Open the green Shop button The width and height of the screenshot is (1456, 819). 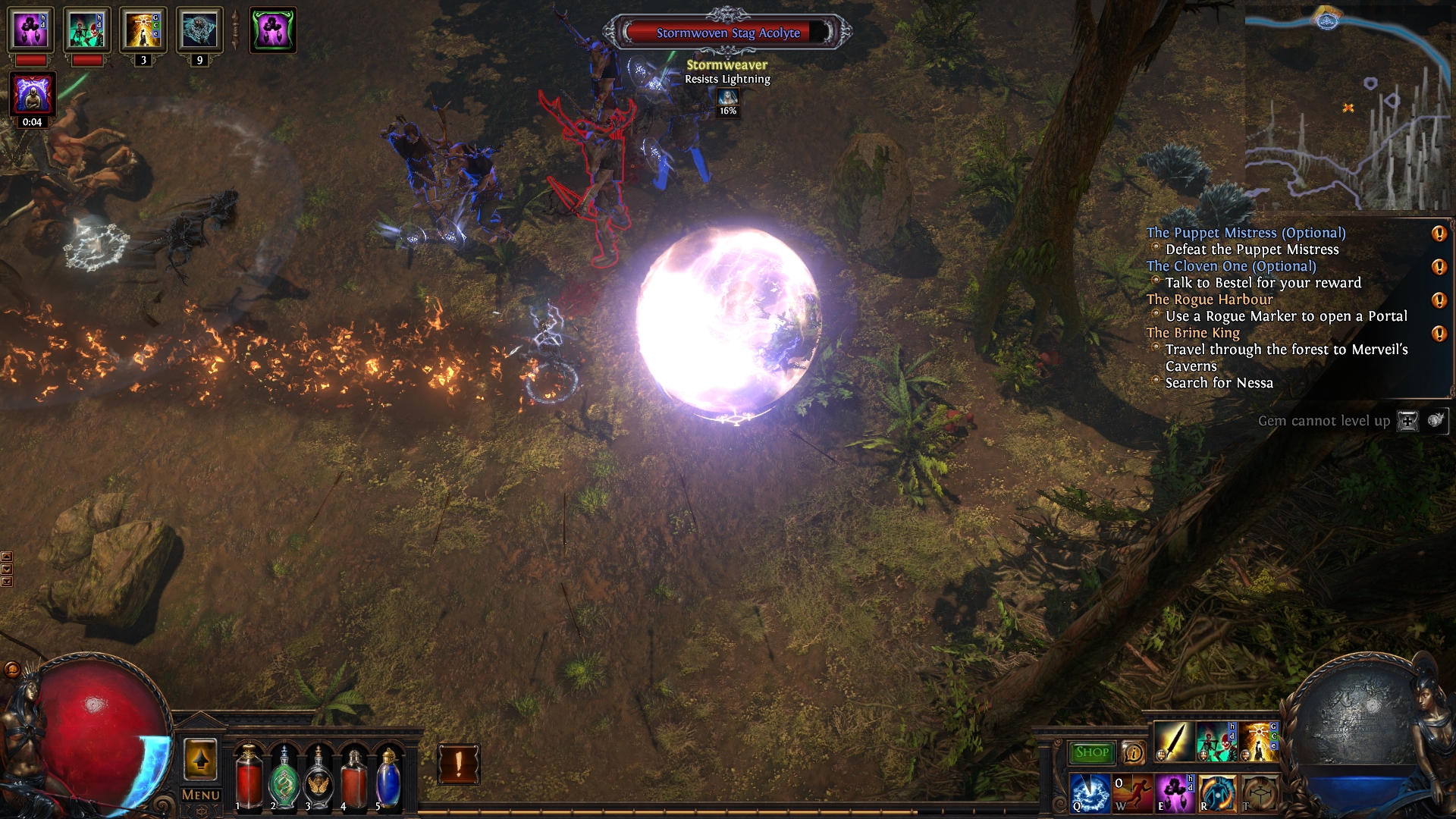pos(1091,752)
